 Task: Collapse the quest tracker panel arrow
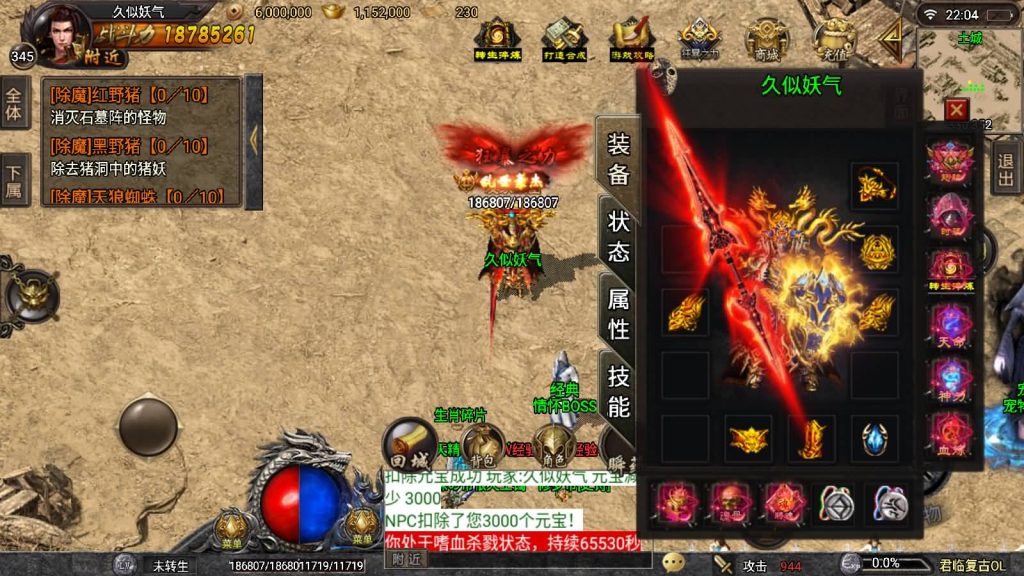click(253, 140)
